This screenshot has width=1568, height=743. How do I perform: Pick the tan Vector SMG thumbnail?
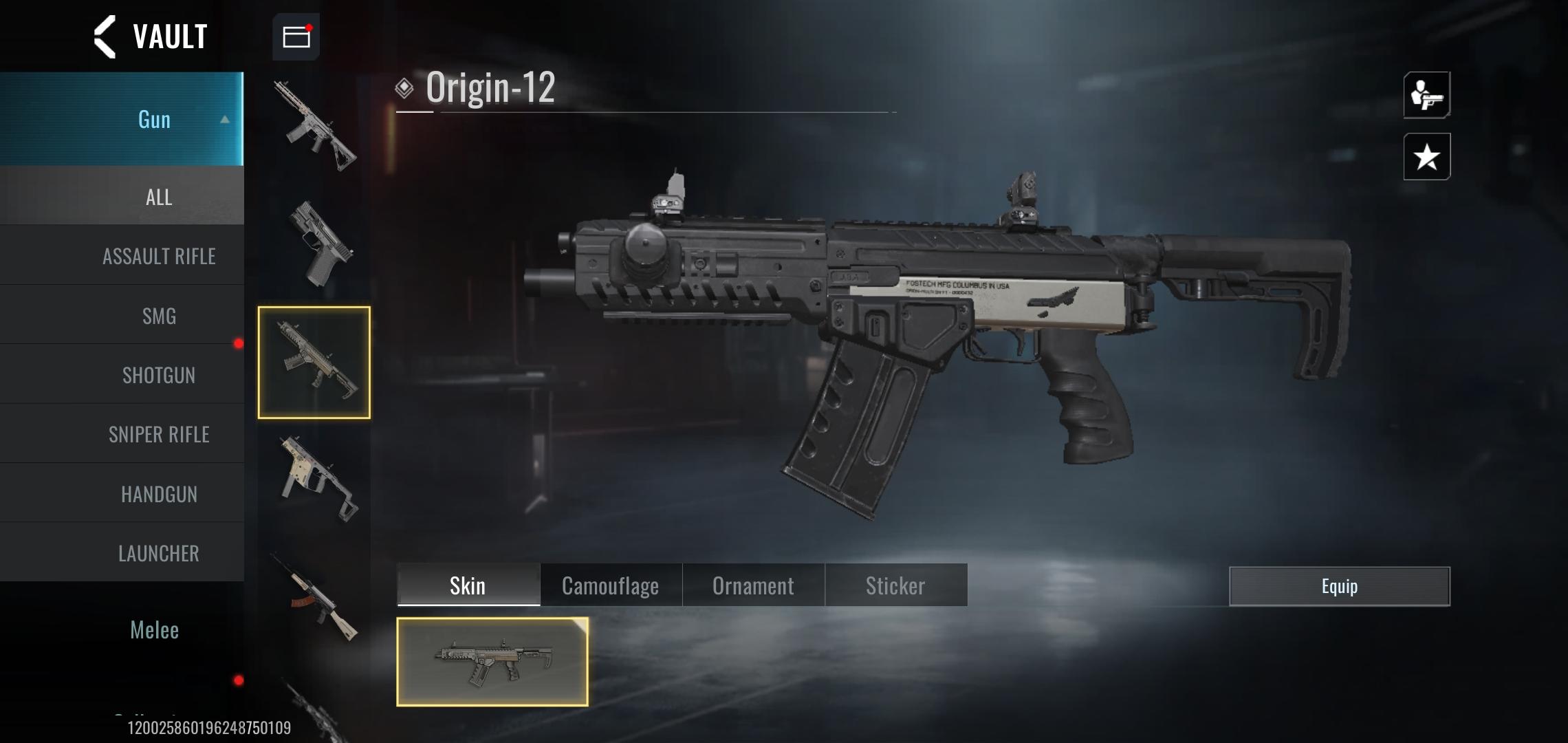(x=317, y=480)
